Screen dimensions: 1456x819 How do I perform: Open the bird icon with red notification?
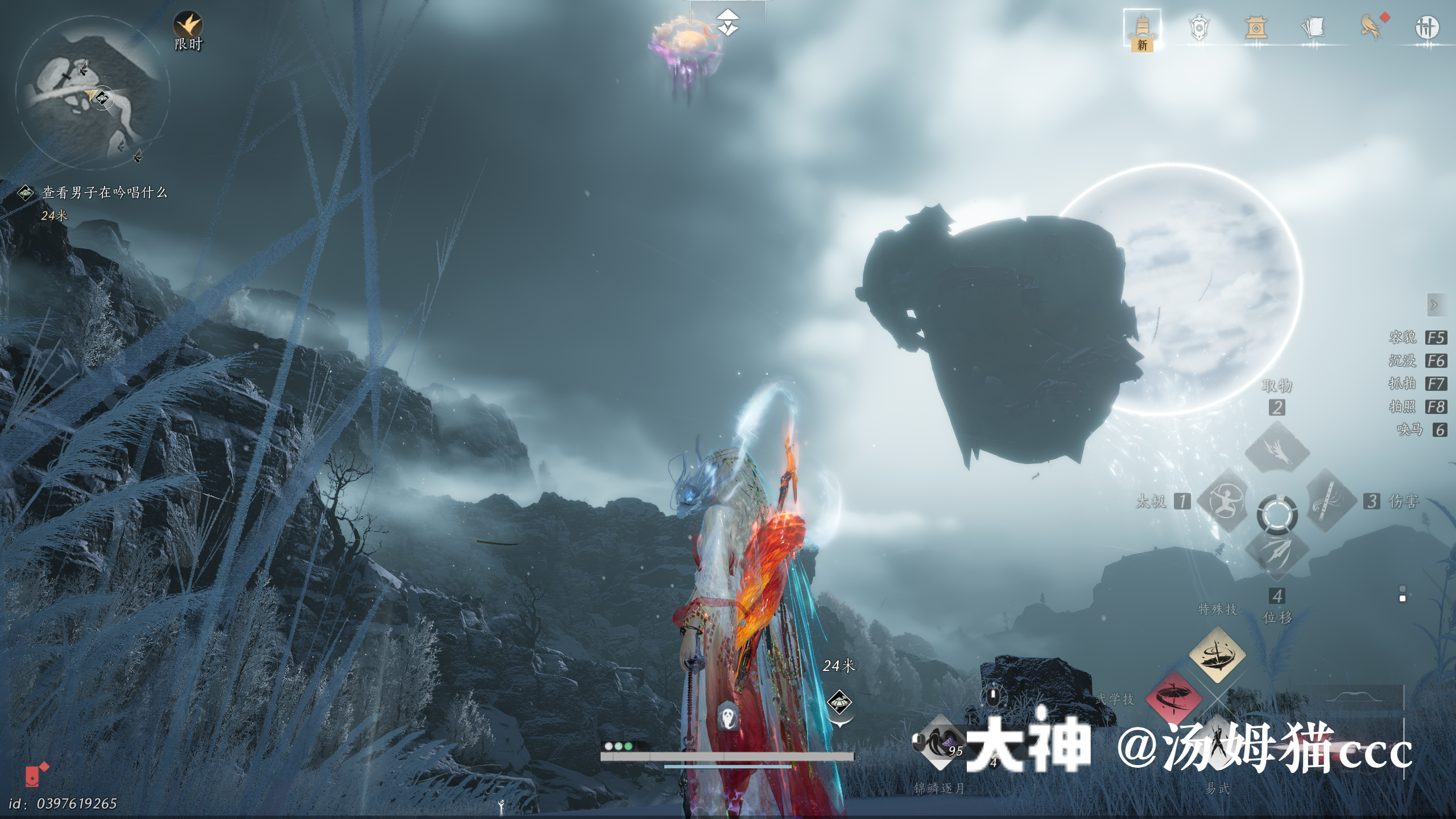click(x=1371, y=27)
